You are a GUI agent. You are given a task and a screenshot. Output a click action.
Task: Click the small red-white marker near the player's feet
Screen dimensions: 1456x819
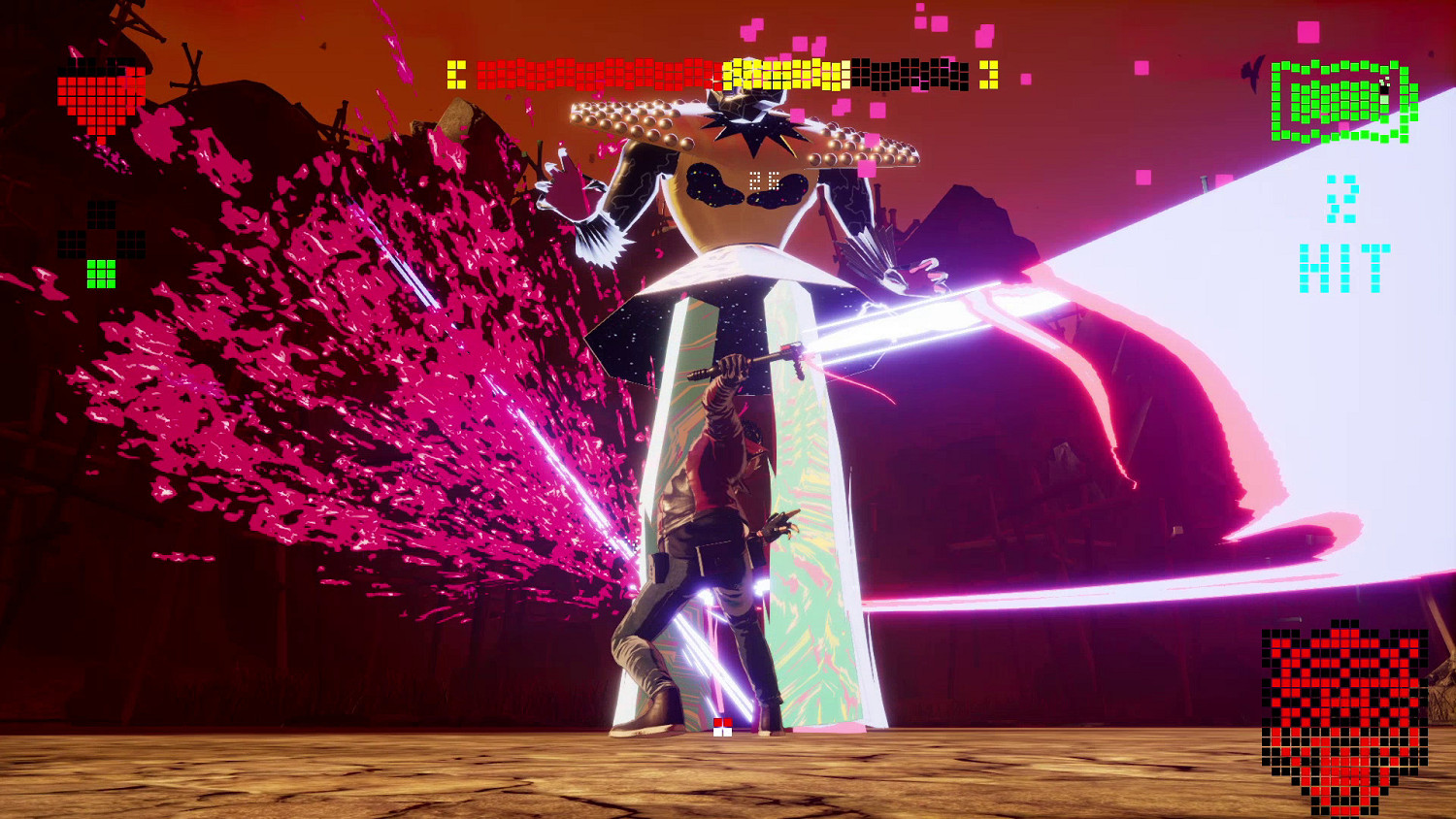[x=722, y=726]
